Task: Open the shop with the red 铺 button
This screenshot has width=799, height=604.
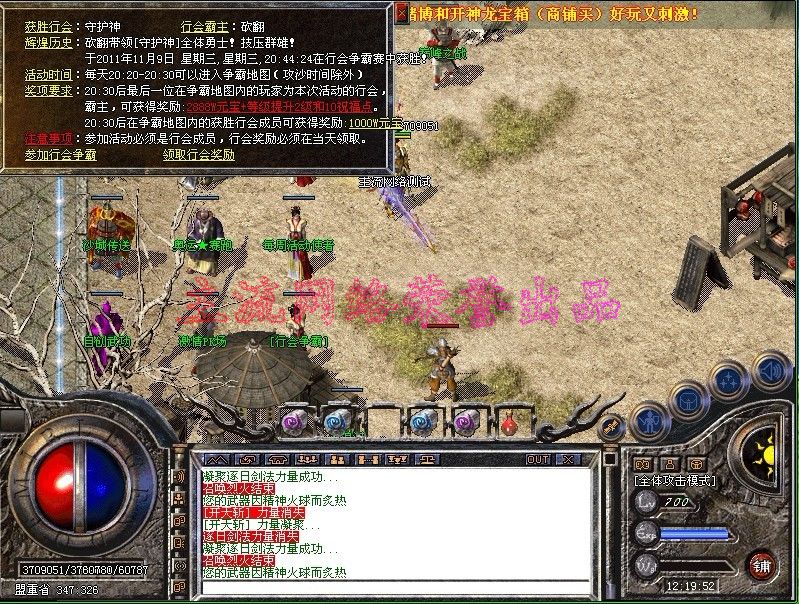Action: click(763, 562)
